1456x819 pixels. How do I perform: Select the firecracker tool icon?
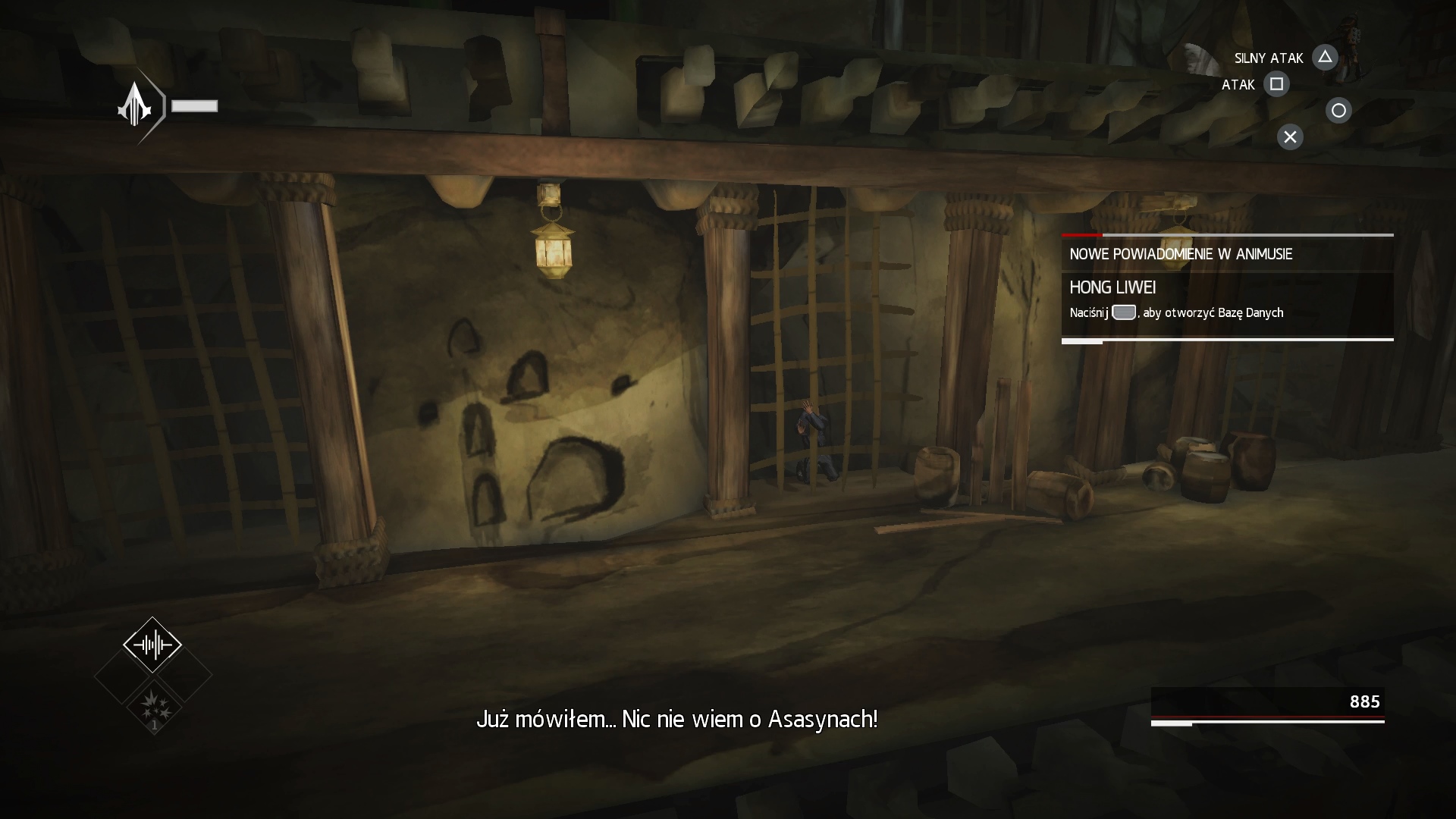click(154, 705)
